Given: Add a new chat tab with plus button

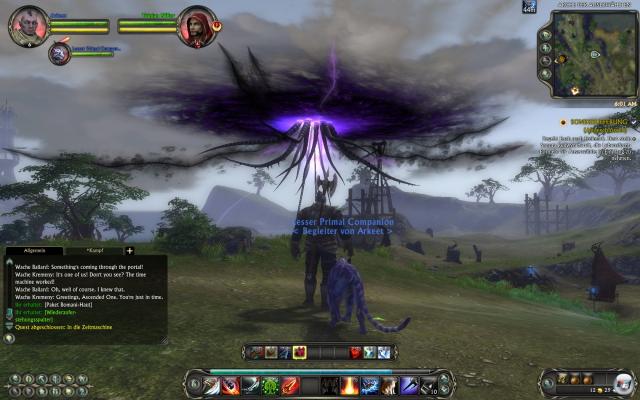Looking at the screenshot, I should (x=129, y=250).
